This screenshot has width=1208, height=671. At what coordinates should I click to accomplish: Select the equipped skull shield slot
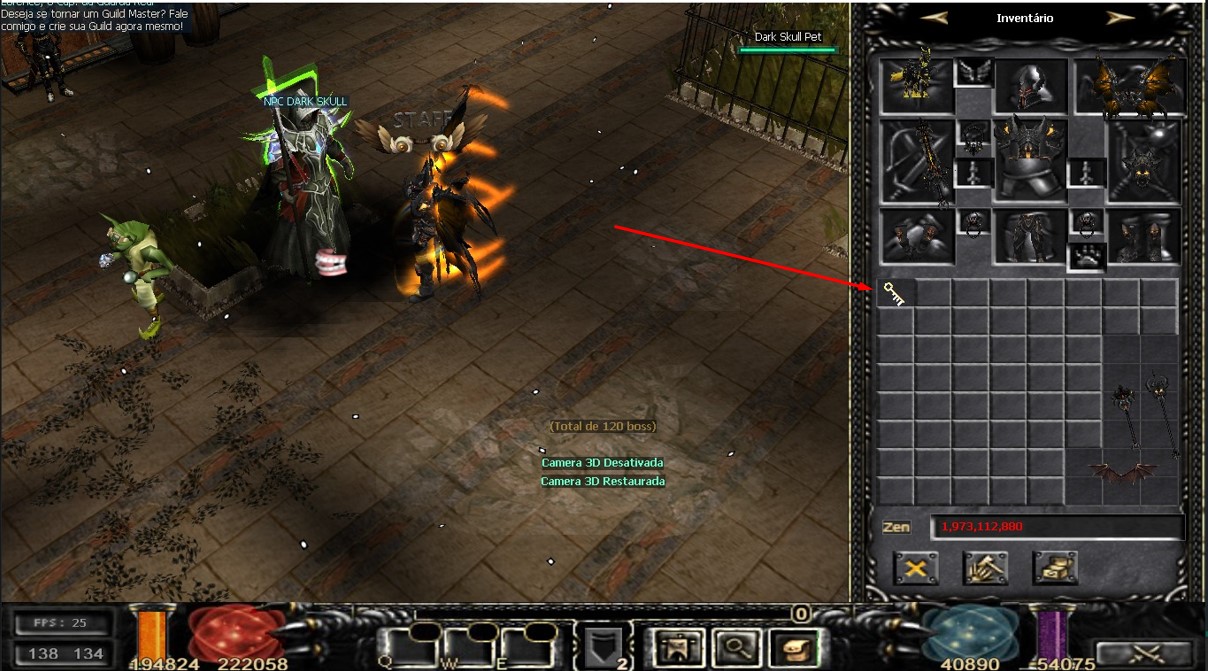coord(1145,160)
